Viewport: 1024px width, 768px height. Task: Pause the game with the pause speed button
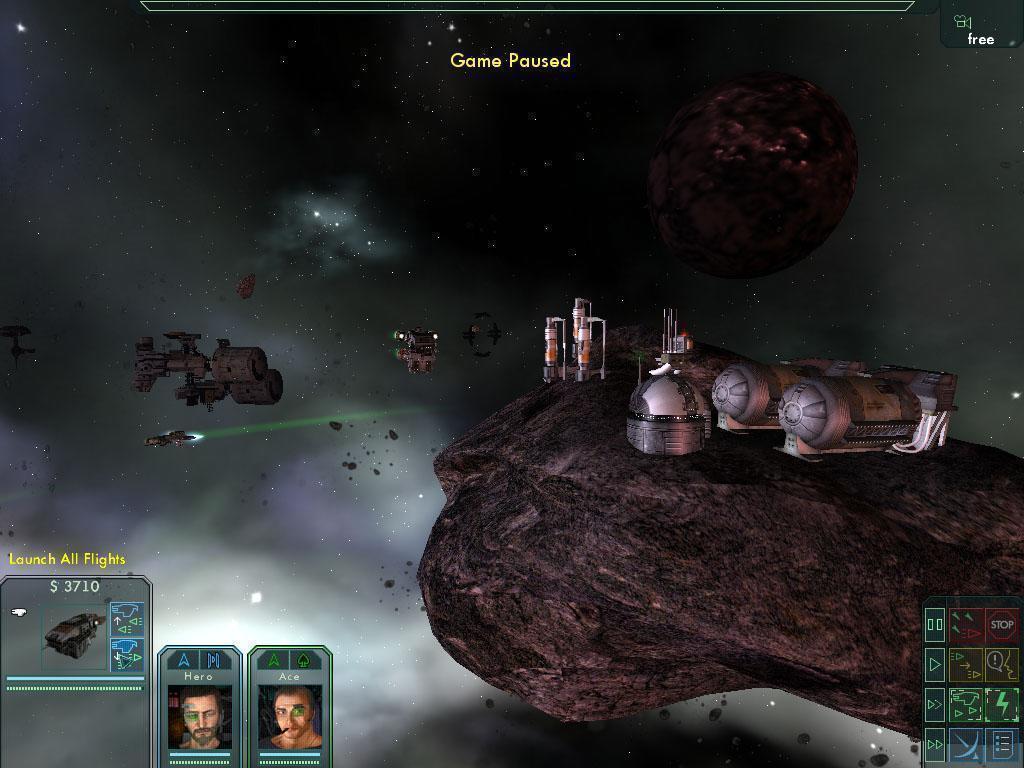click(935, 626)
